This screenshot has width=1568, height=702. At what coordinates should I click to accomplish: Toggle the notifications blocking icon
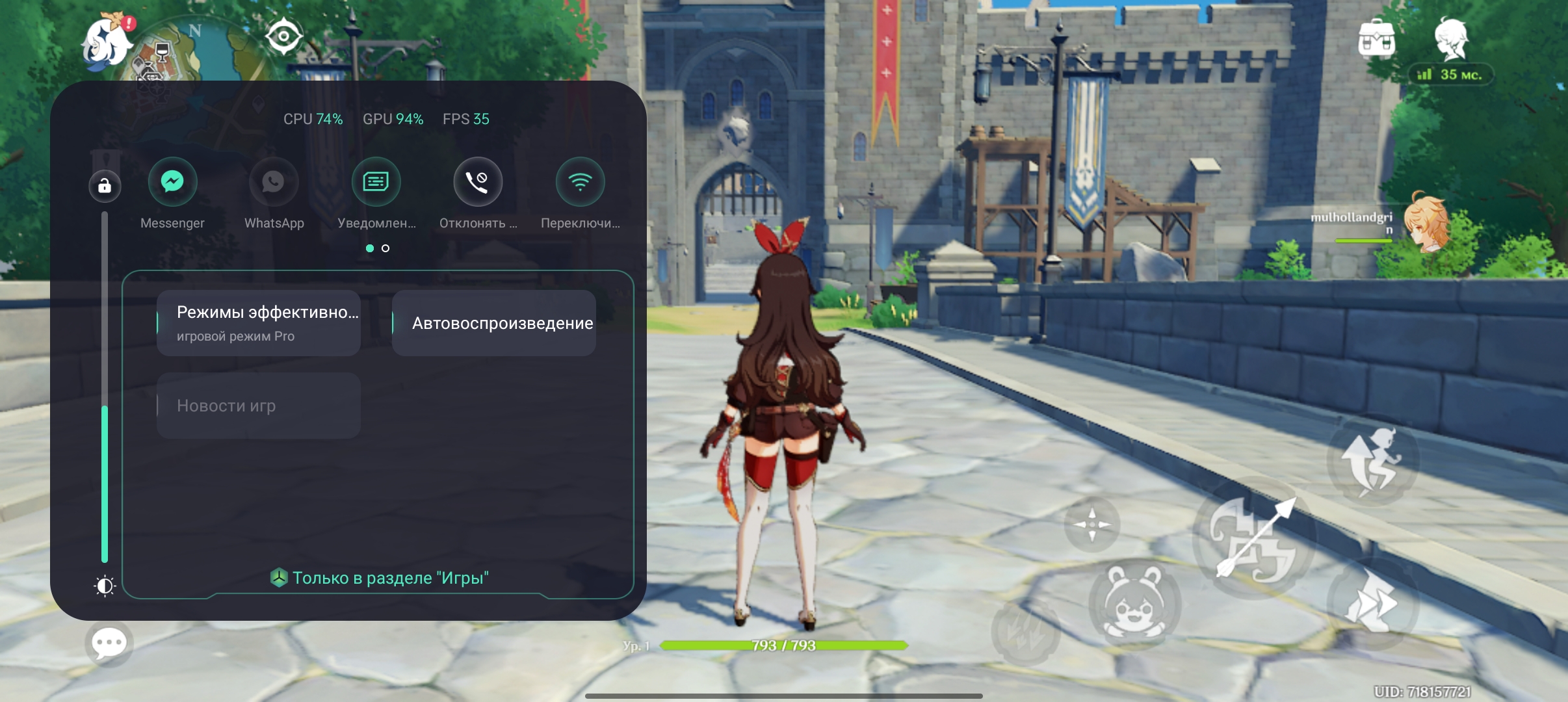(x=376, y=181)
